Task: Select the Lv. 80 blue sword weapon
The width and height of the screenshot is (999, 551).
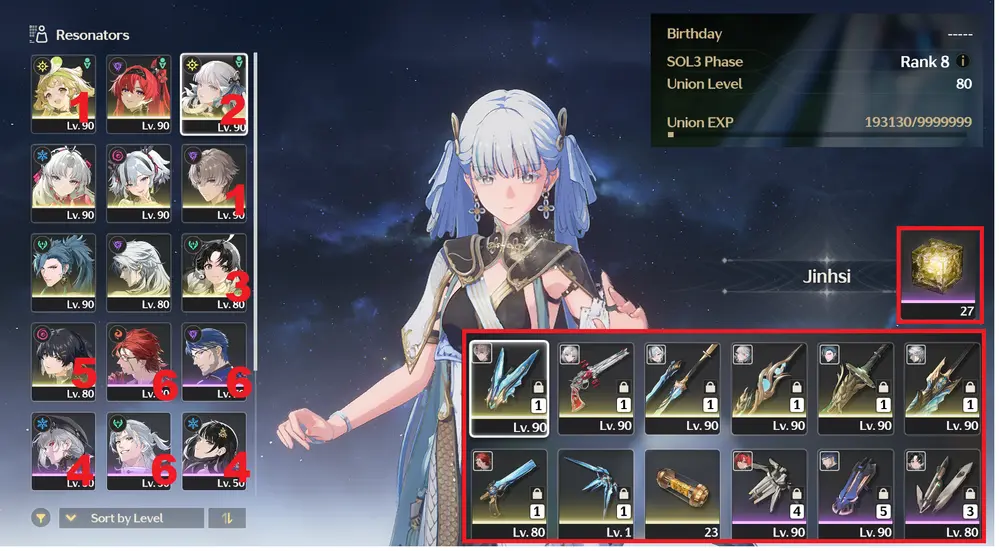Action: 509,494
